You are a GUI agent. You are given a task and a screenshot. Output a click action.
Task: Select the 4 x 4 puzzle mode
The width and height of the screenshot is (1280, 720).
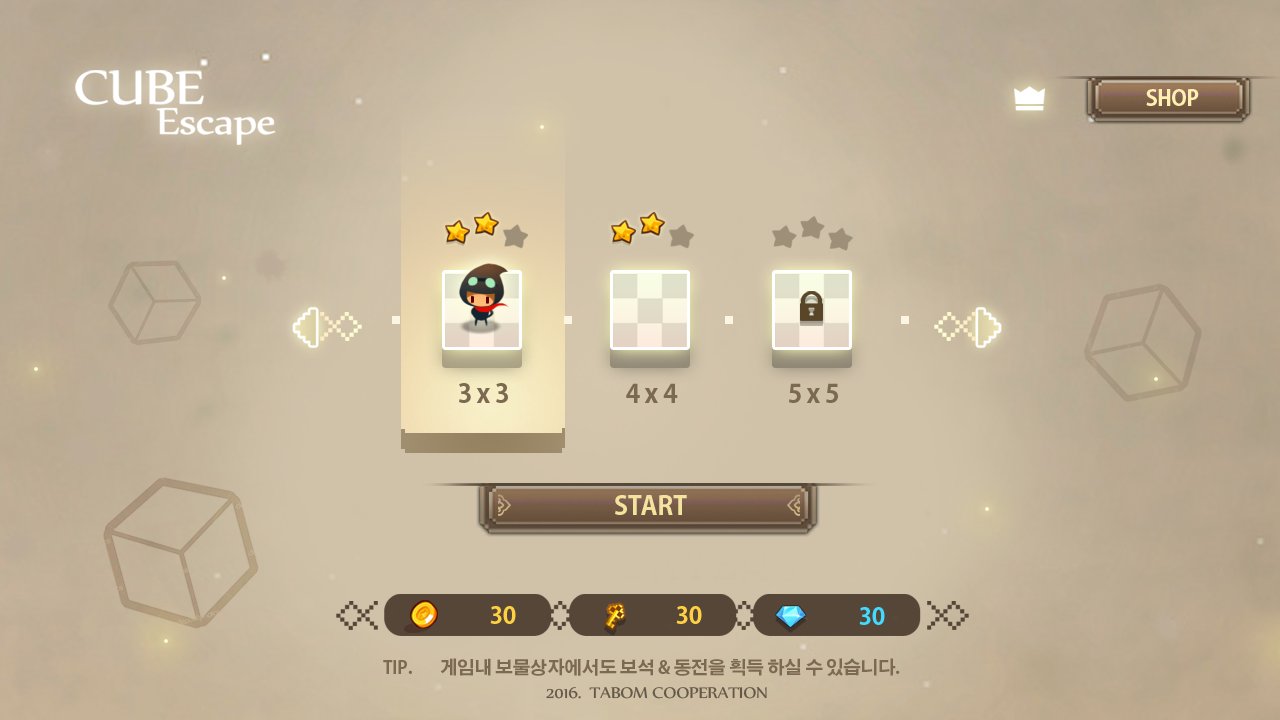point(650,310)
